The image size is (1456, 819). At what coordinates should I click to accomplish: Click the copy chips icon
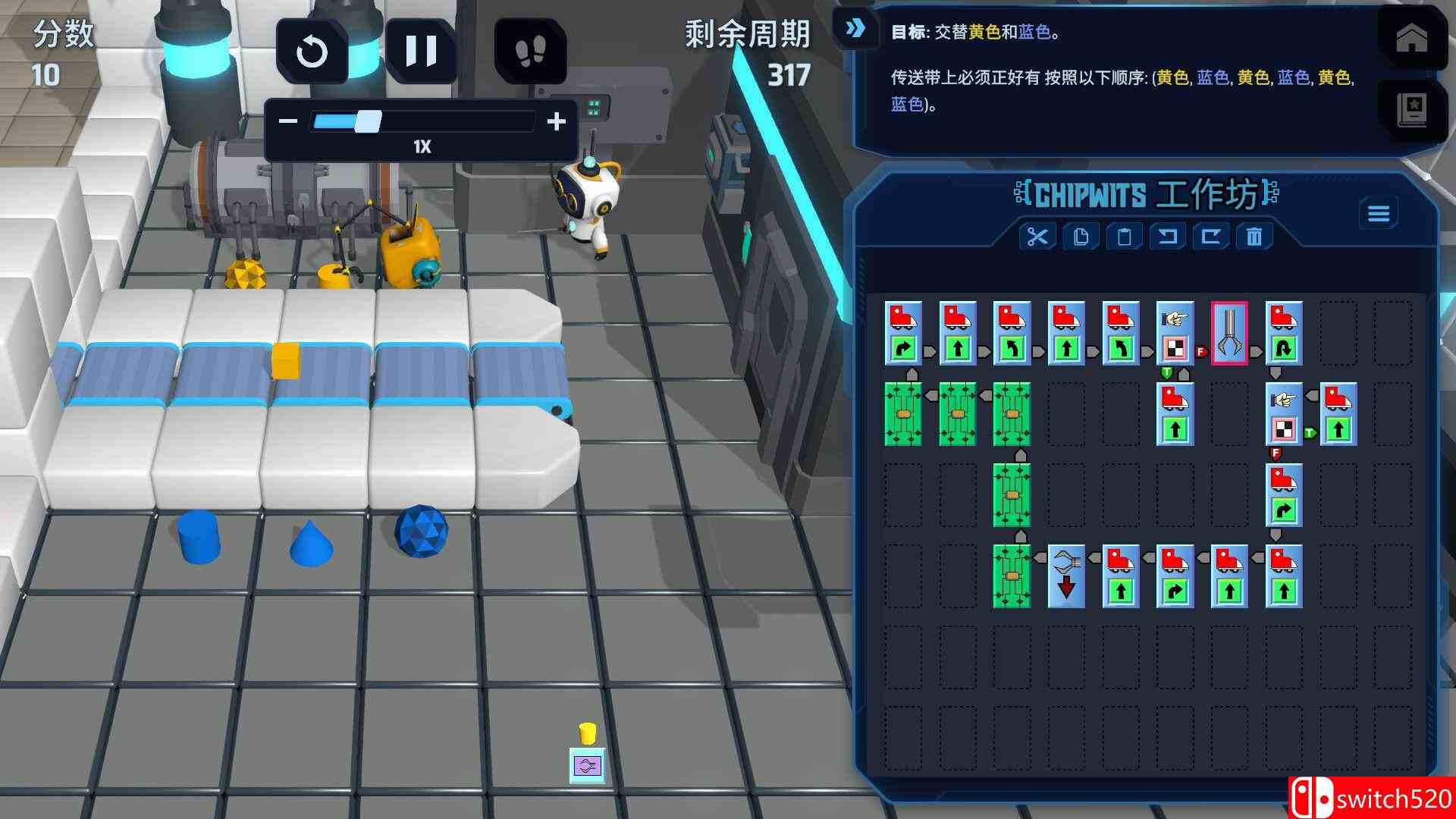point(1081,237)
